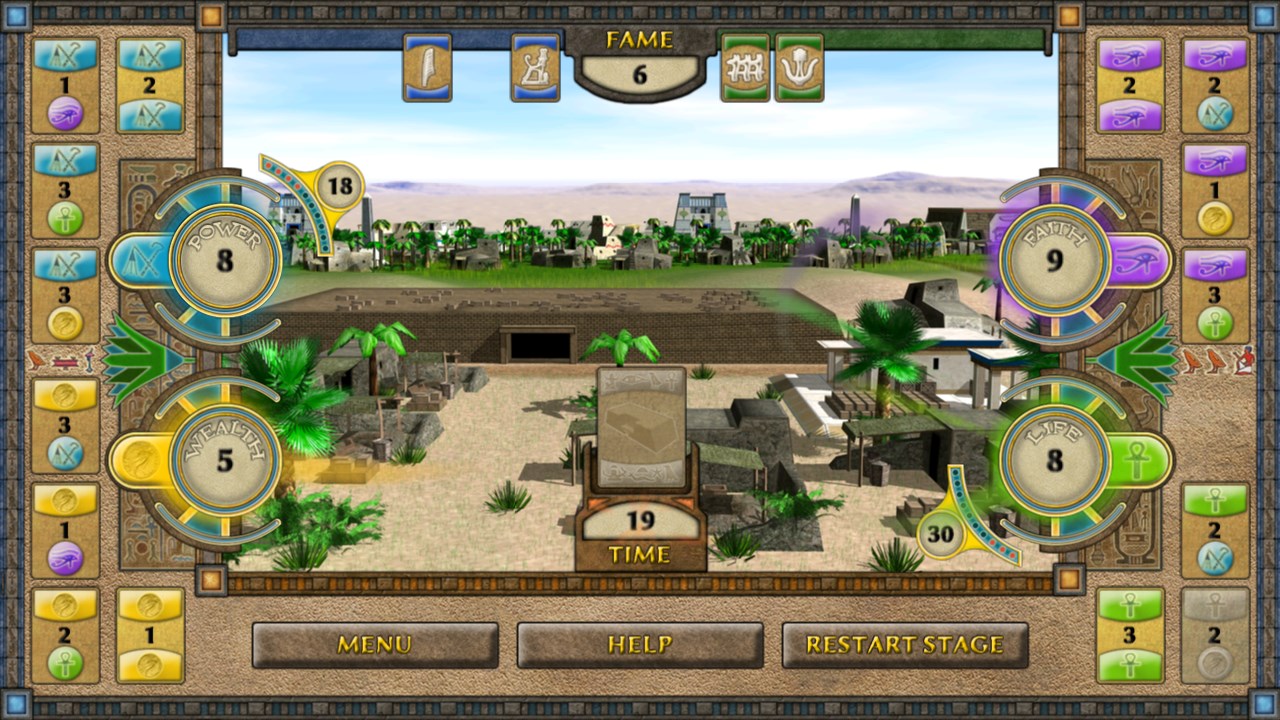Click the life progress gauge showing 30
This screenshot has width=1280, height=720.
pyautogui.click(x=940, y=535)
